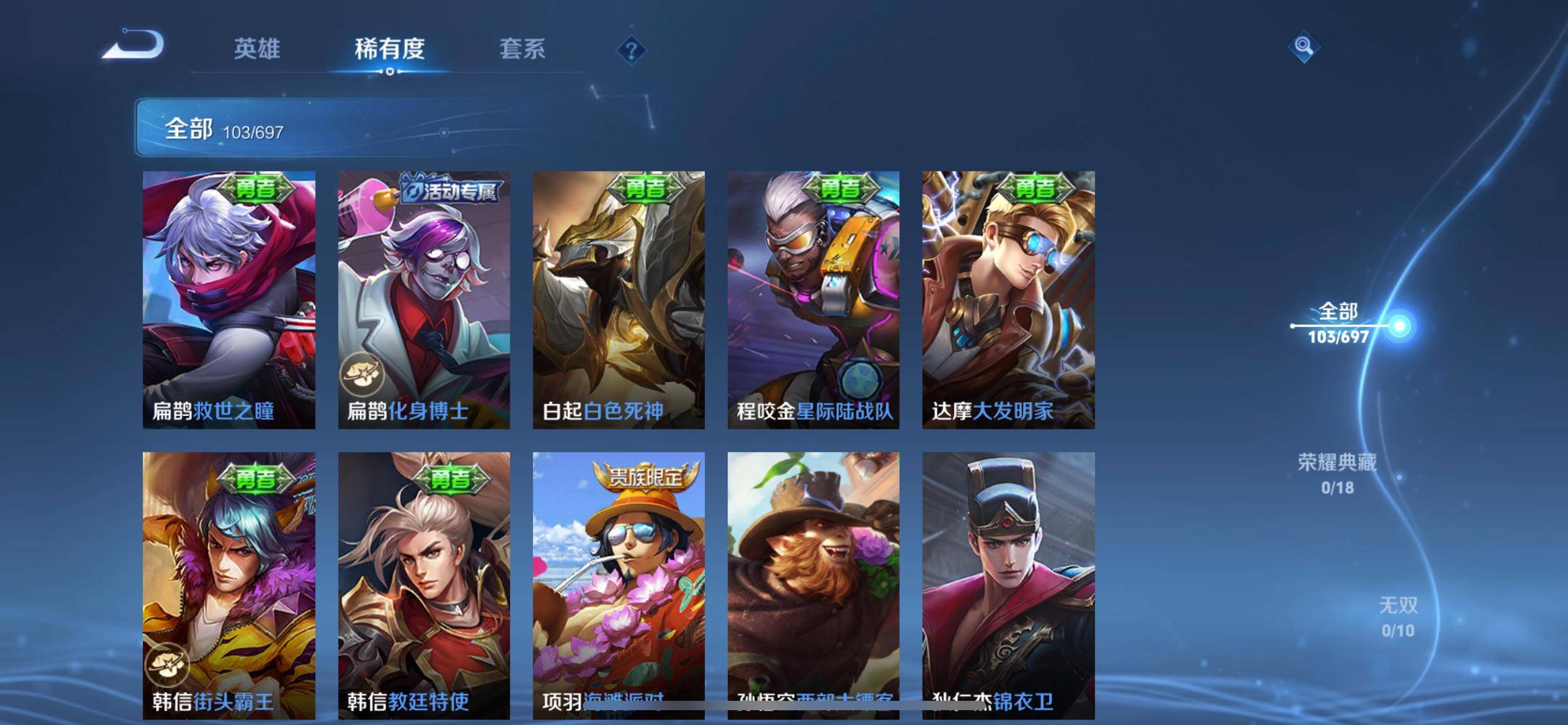Viewport: 1568px width, 725px height.
Task: Select the 全部 103/697 rarity filter
Action: pos(1339,323)
